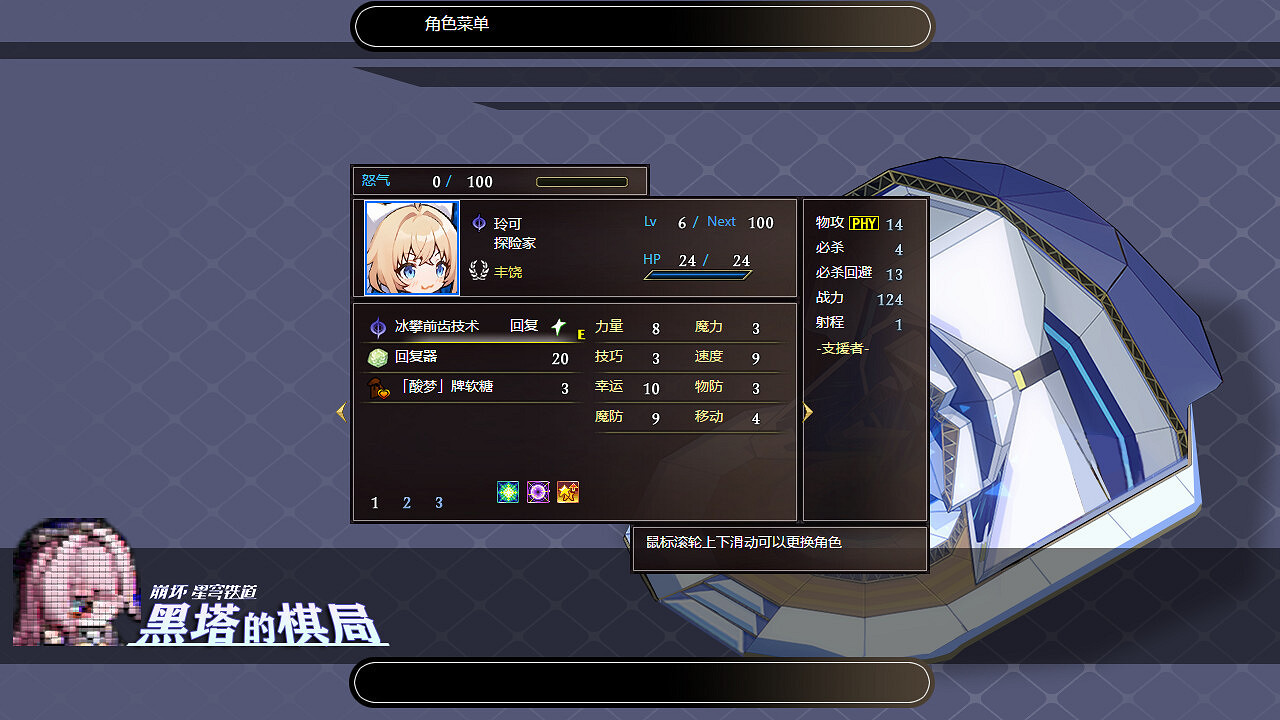Switch to inventory page 2
This screenshot has width=1280, height=720.
click(406, 503)
